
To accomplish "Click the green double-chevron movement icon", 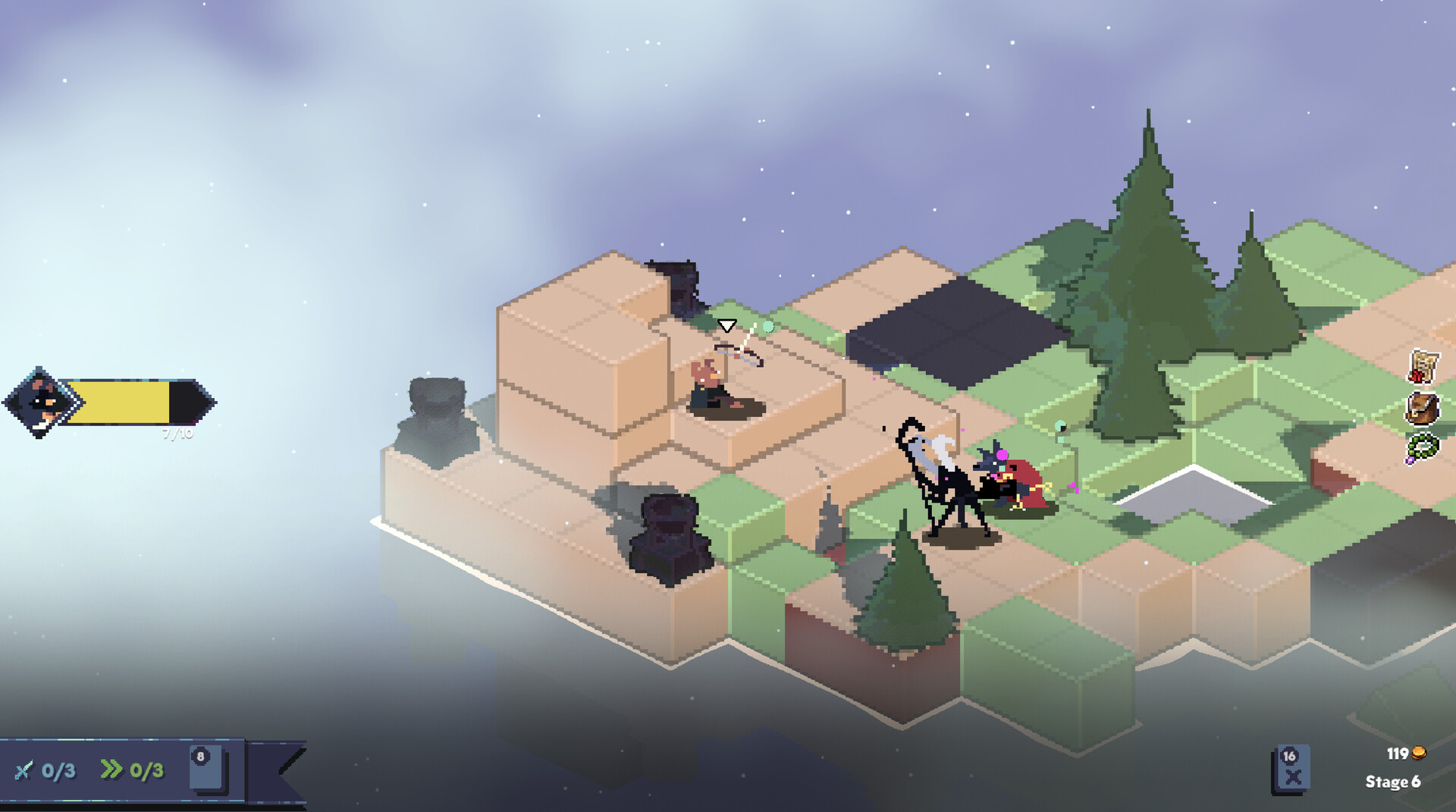I will (x=112, y=769).
